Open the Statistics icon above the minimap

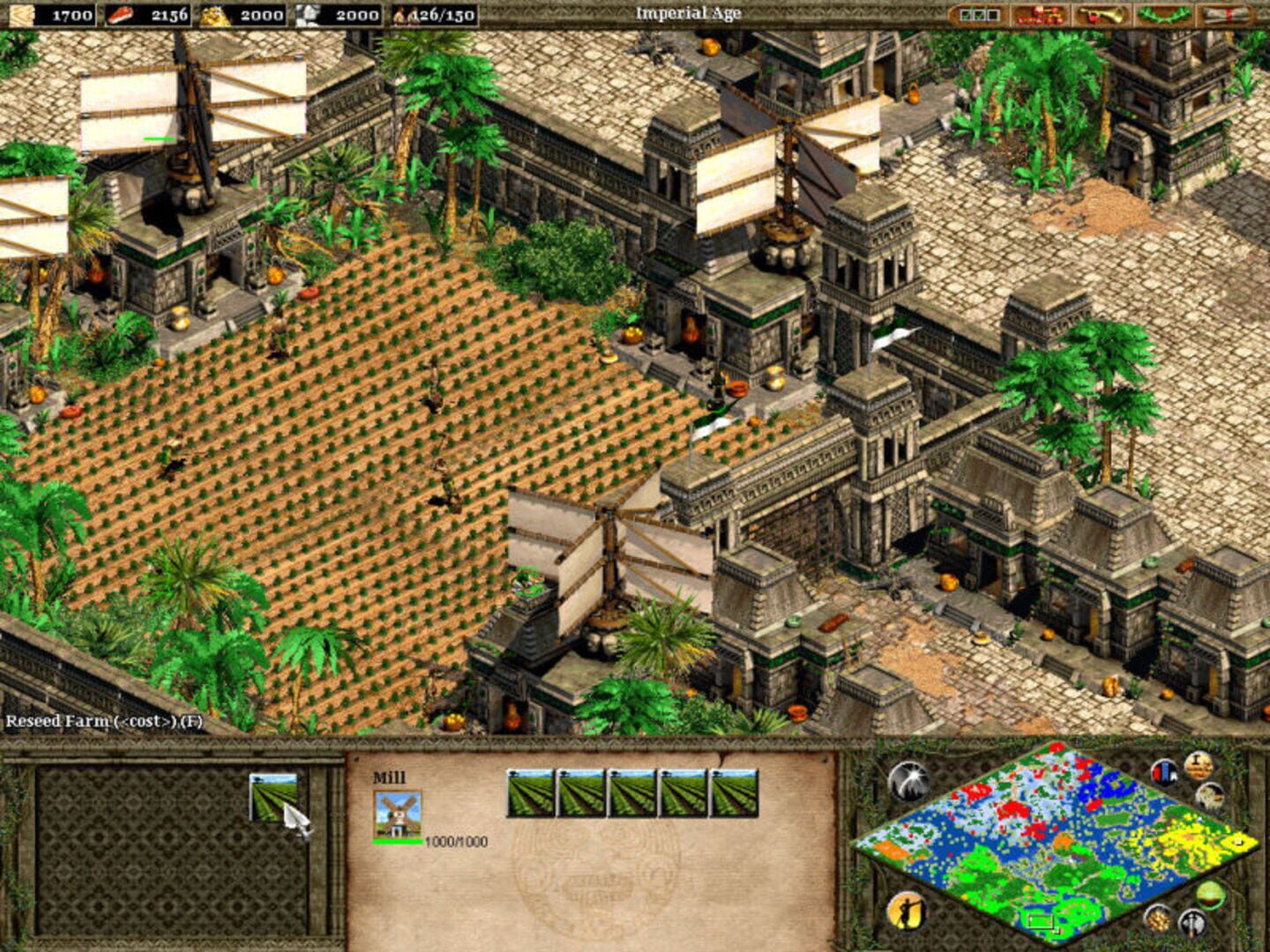pos(1165,773)
